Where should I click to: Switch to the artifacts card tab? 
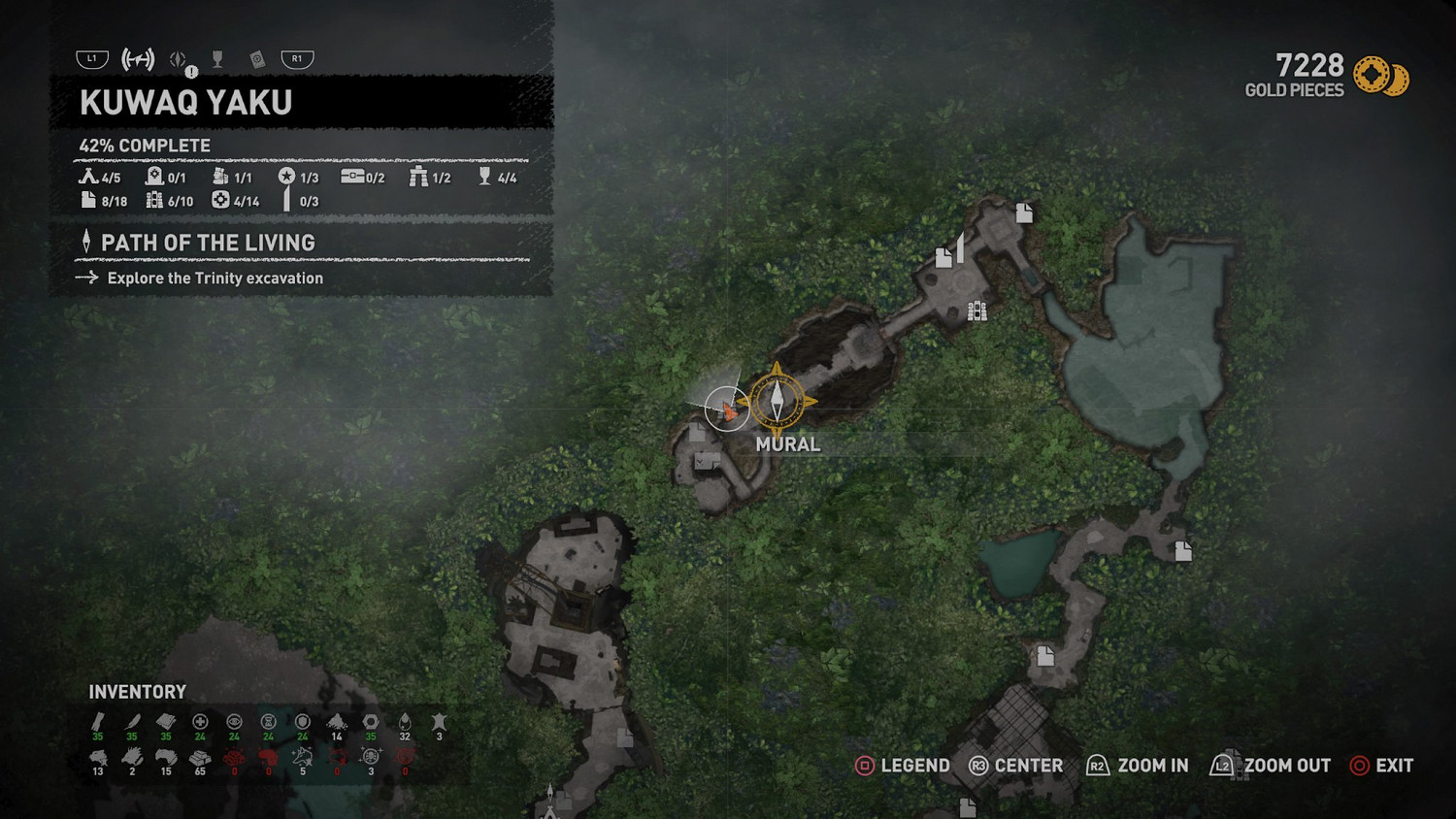click(x=257, y=60)
